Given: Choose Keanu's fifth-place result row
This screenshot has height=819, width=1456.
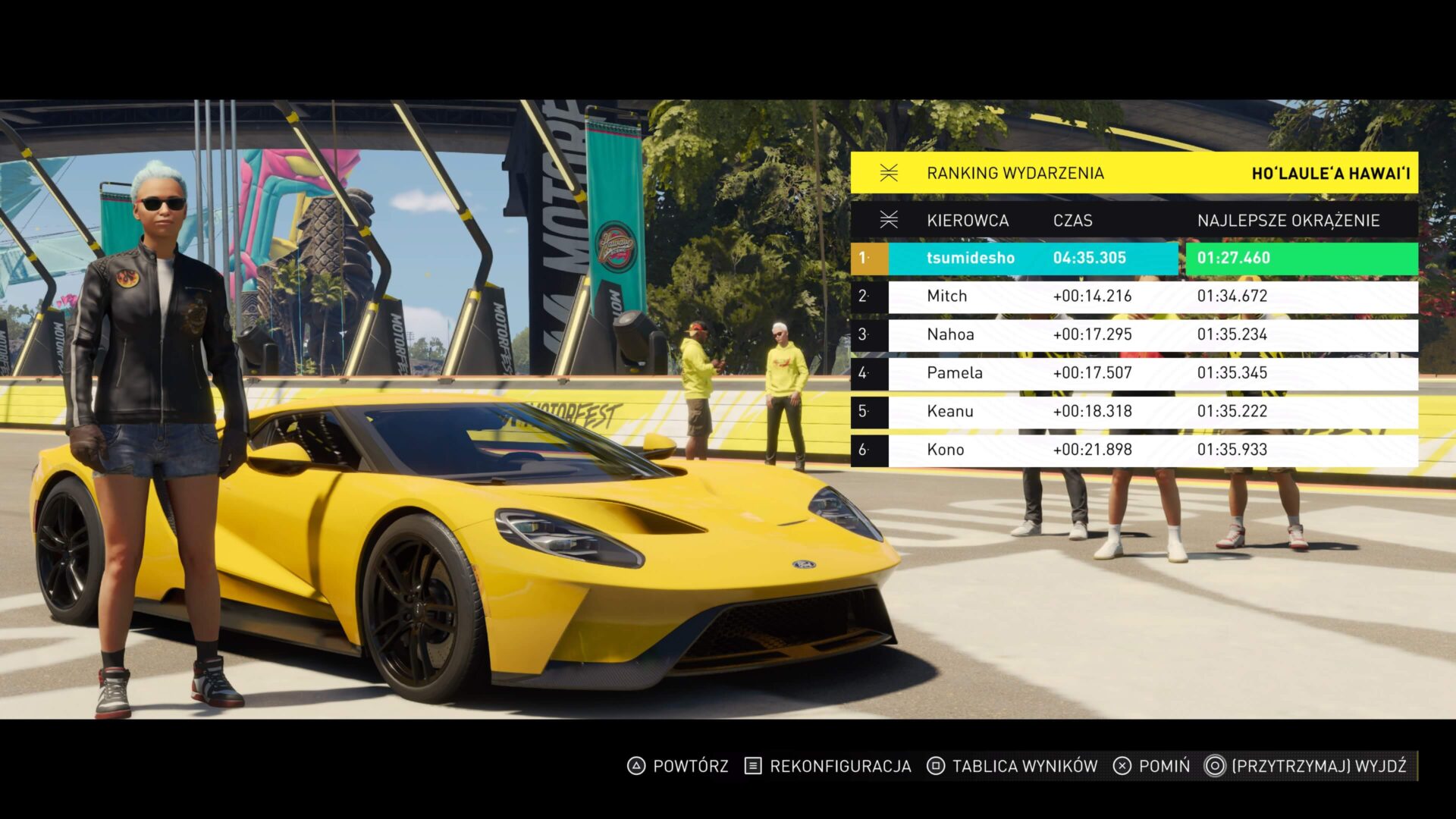Looking at the screenshot, I should click(x=1134, y=412).
